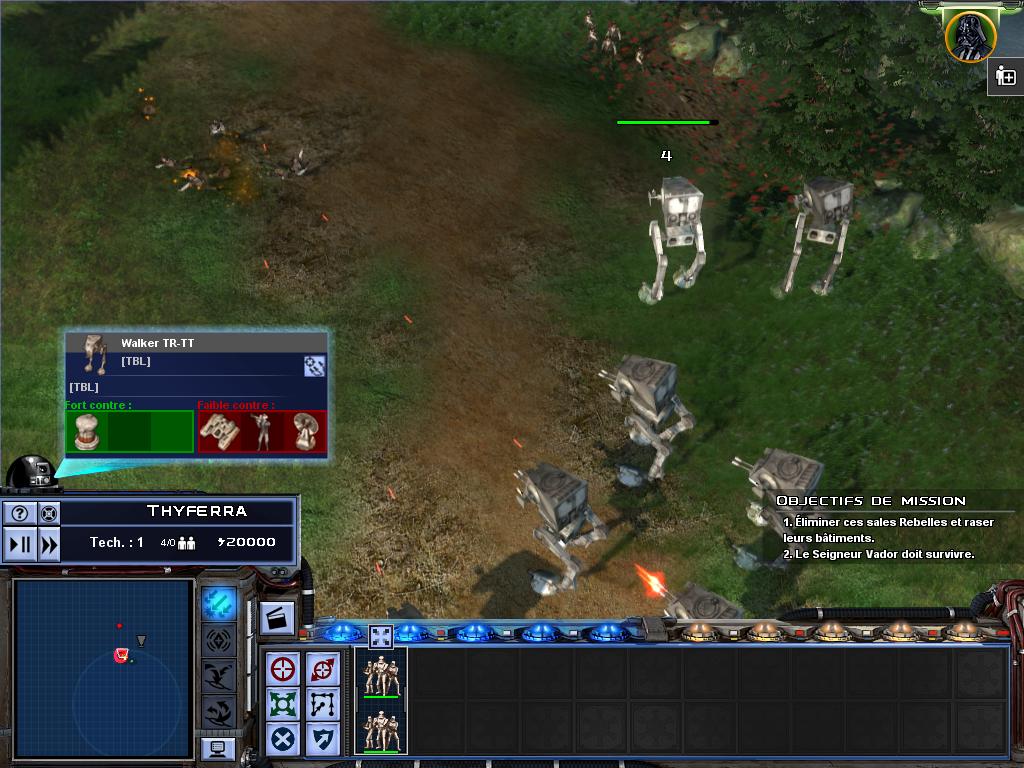
Task: Select the bottom stormtrooper squad portrait
Action: tap(381, 729)
